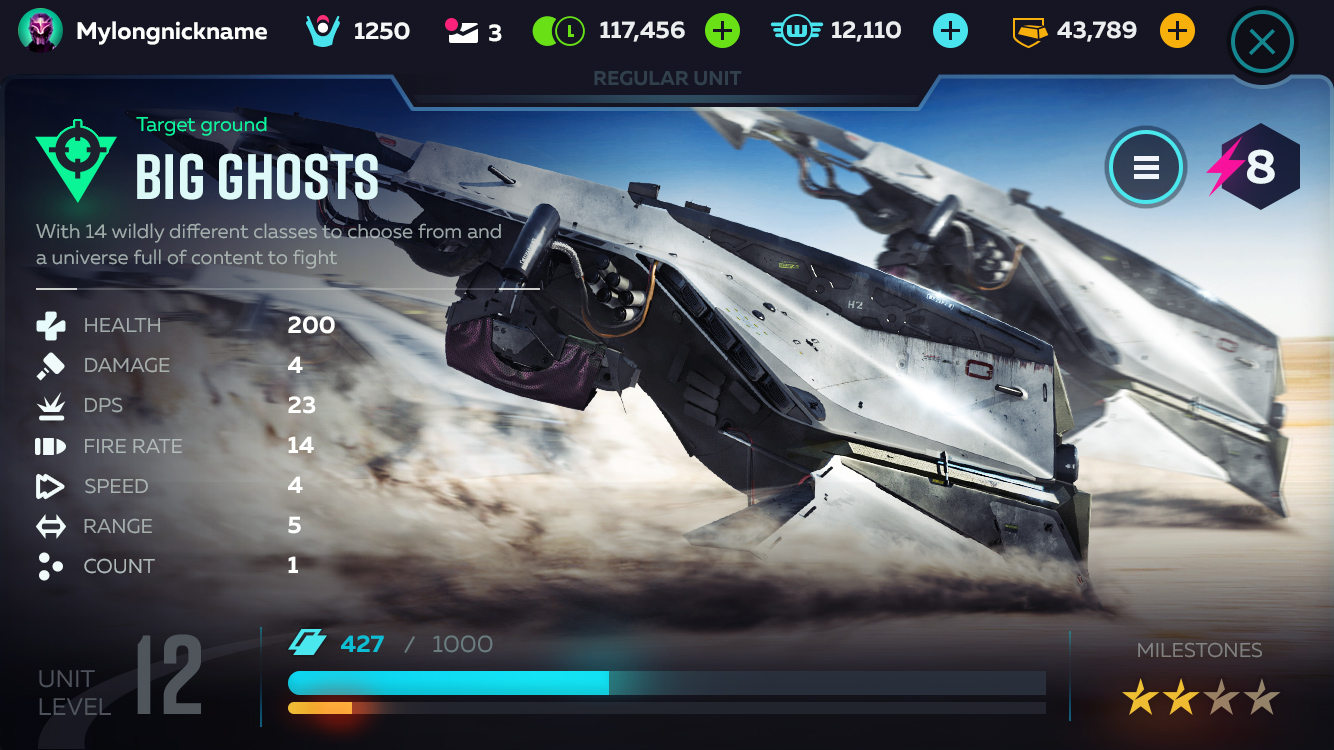Image resolution: width=1334 pixels, height=750 pixels.
Task: Select the Regular Unit header tab
Action: [x=667, y=79]
